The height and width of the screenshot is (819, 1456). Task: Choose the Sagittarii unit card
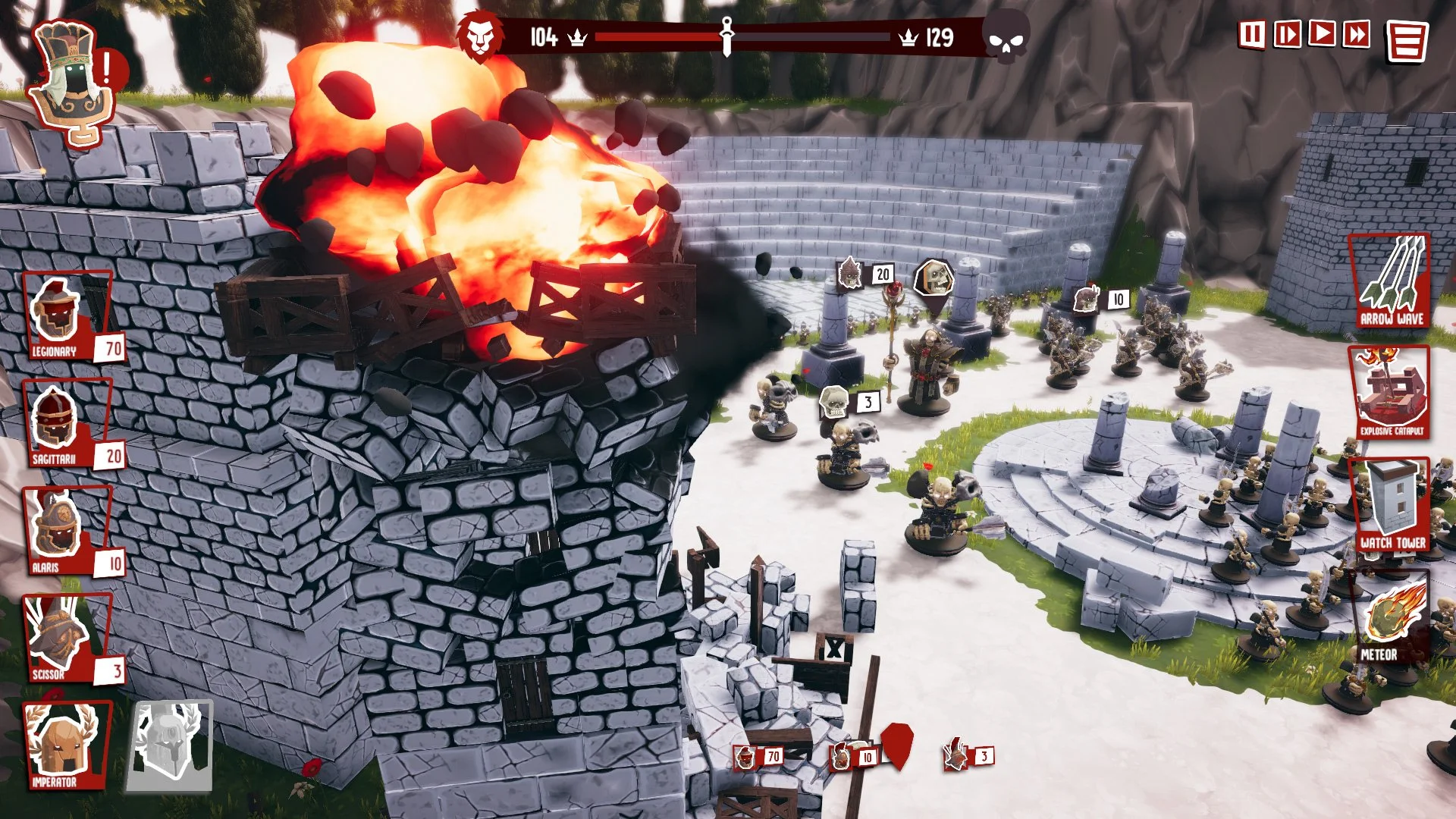pos(68,425)
